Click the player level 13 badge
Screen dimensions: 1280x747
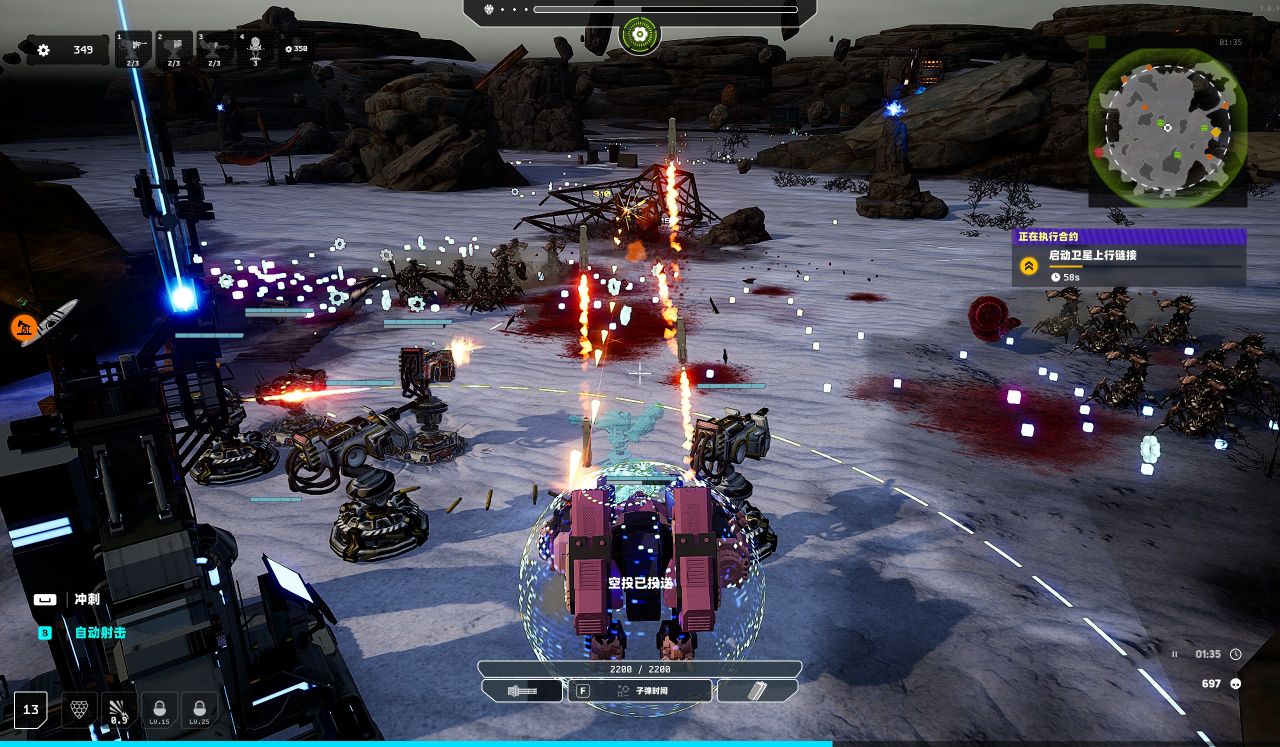click(31, 710)
